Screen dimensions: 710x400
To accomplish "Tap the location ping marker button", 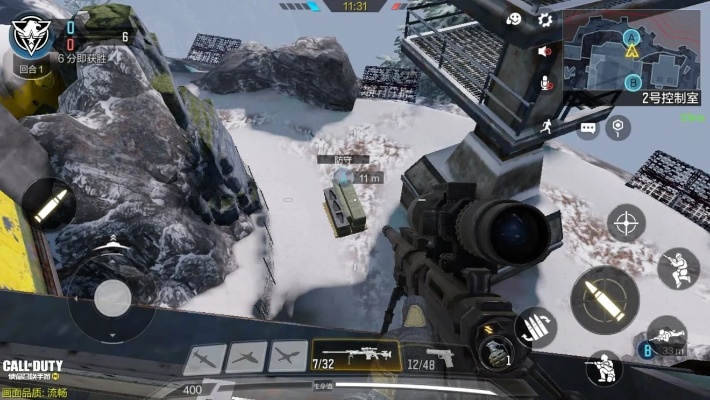I will [620, 126].
